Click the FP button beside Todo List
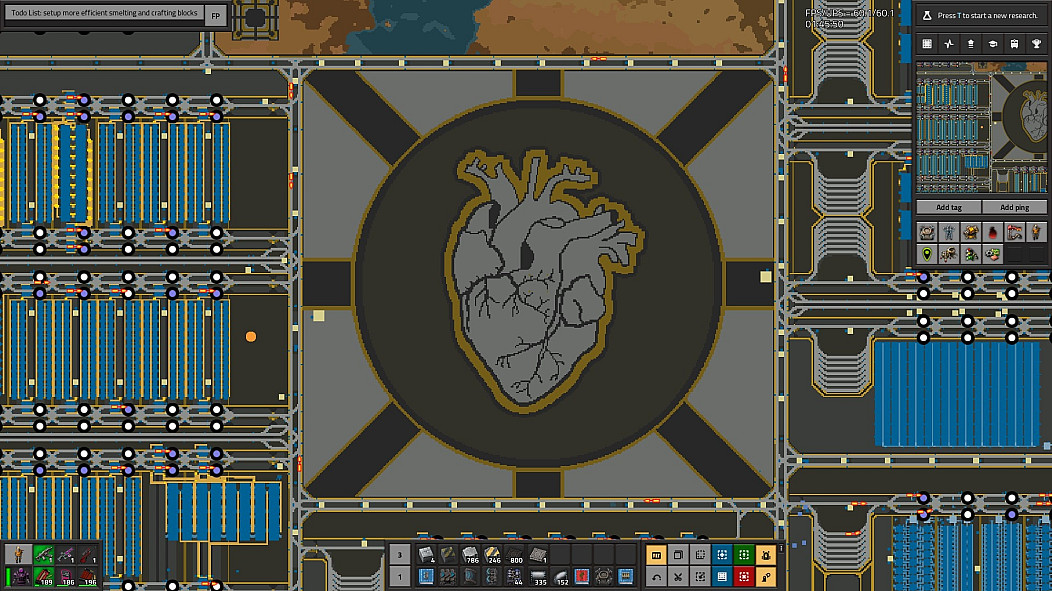The width and height of the screenshot is (1052, 591). tap(216, 16)
